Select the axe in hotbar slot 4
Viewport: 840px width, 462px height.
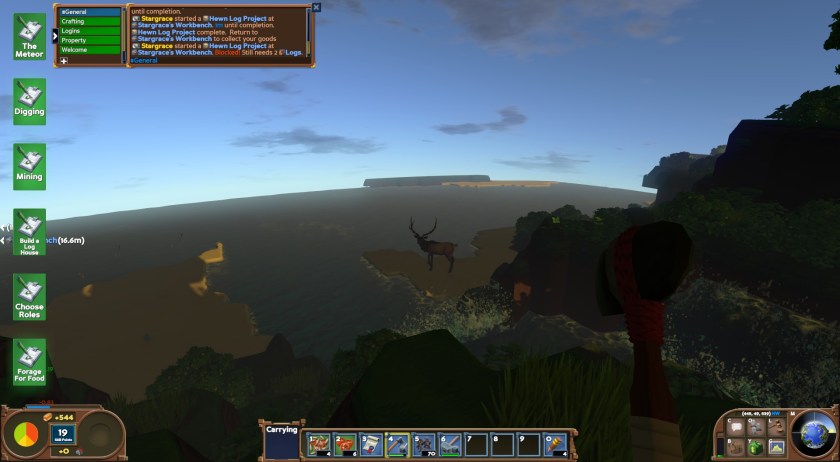point(397,442)
